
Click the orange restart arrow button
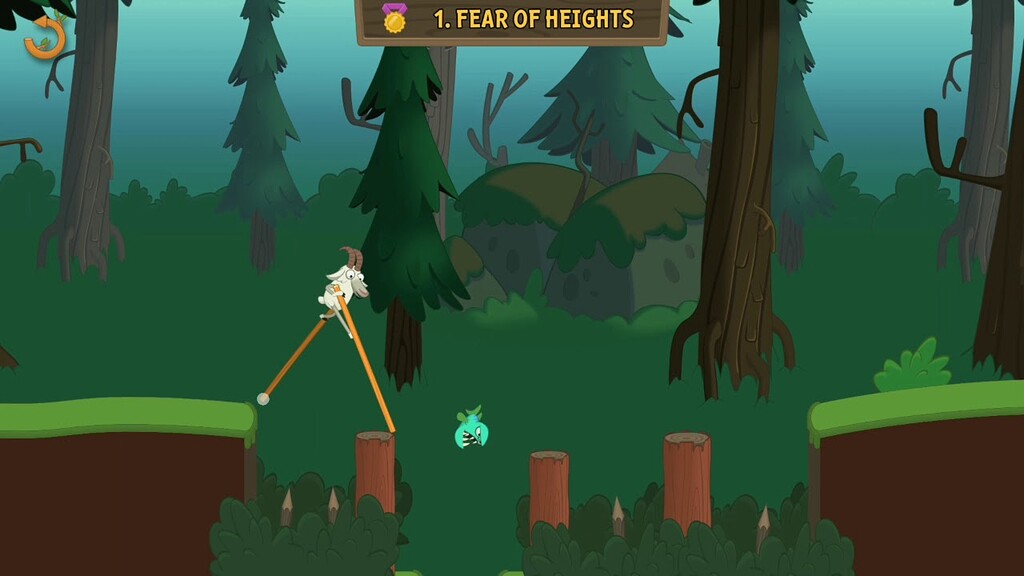click(x=44, y=38)
